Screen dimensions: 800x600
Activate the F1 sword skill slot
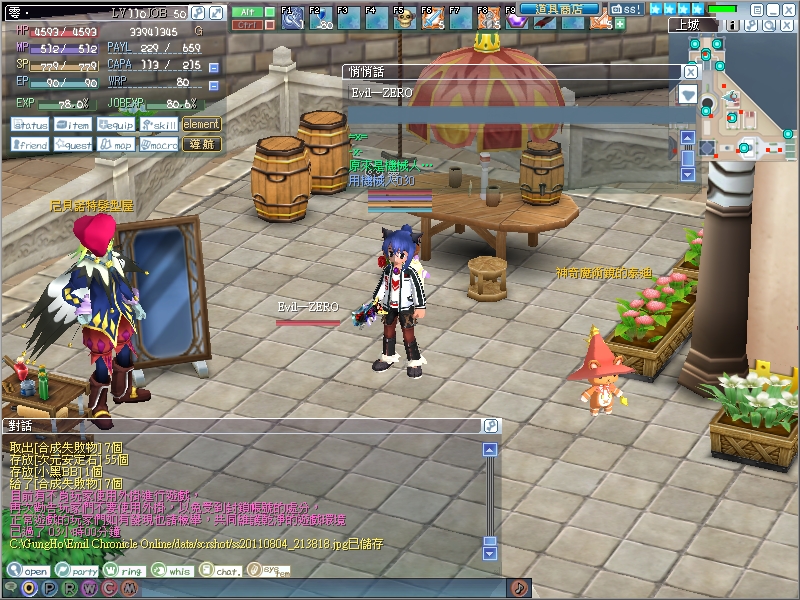point(294,18)
